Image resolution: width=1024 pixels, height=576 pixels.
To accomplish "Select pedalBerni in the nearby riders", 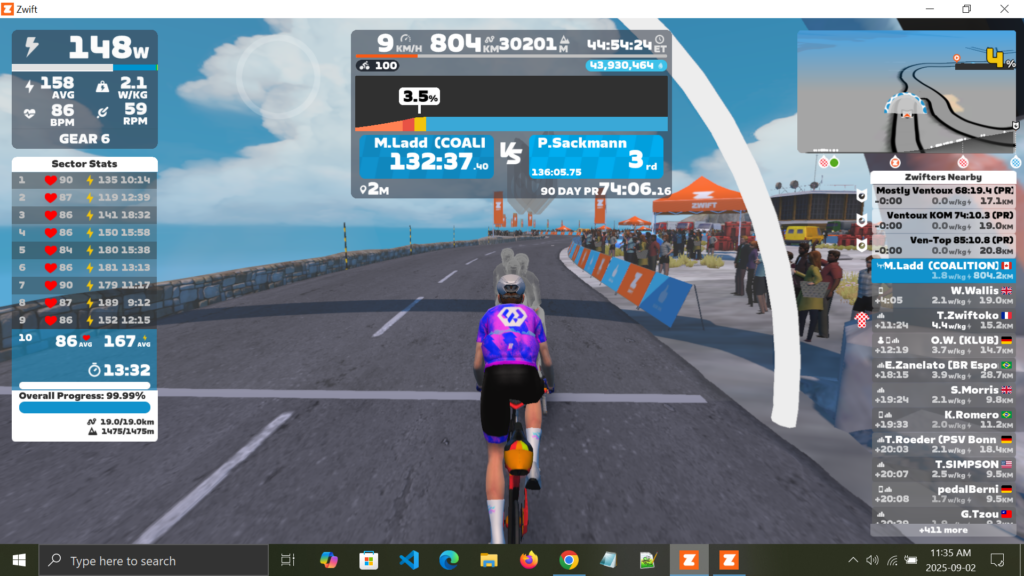I will pos(945,494).
